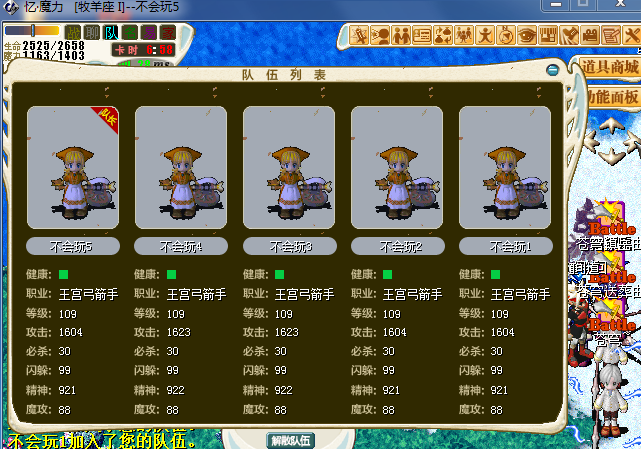This screenshot has height=449, width=641.
Task: Click the 解散队伍 disband team button
Action: 291,440
